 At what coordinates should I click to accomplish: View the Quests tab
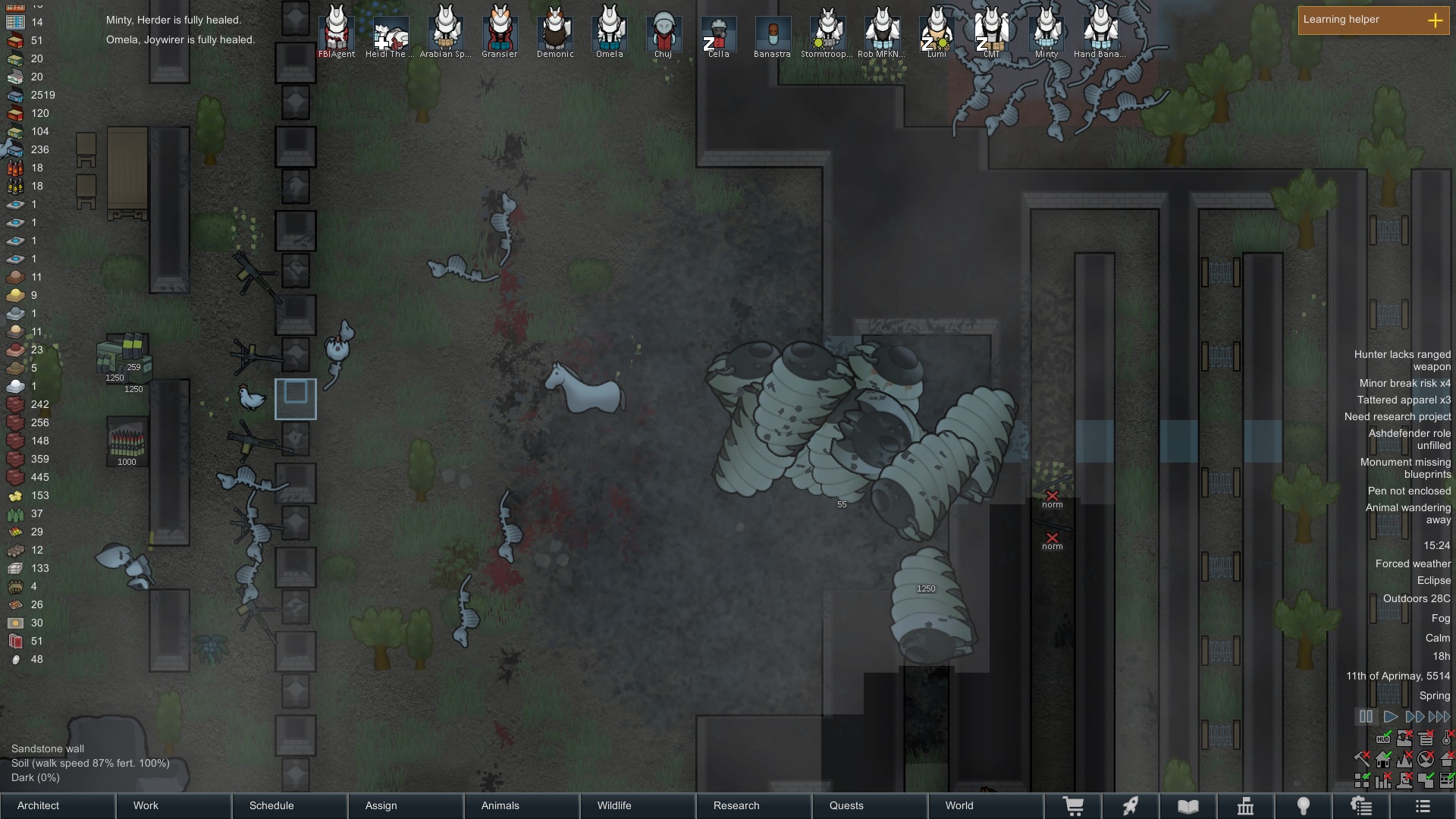click(x=870, y=805)
